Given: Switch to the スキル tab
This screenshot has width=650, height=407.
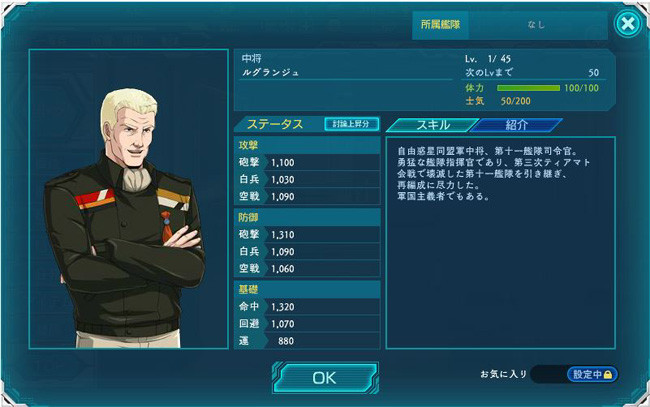Looking at the screenshot, I should click(x=426, y=125).
